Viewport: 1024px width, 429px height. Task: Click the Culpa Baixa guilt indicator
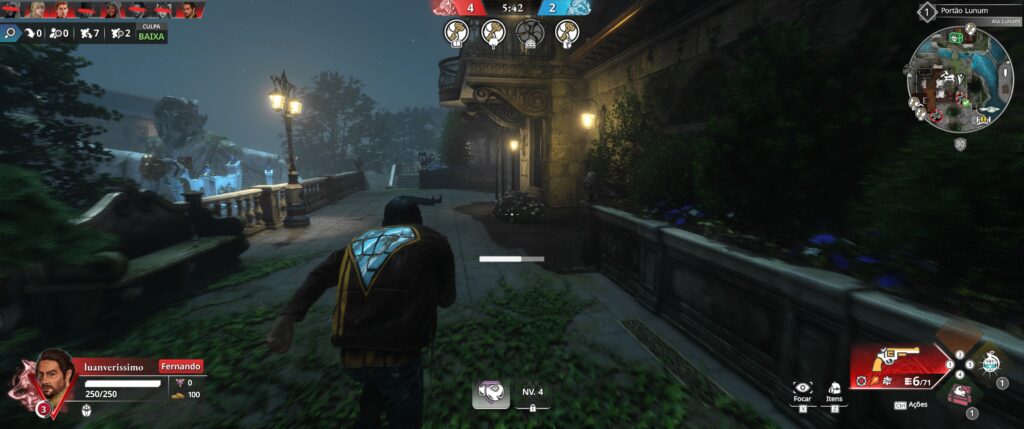click(152, 32)
